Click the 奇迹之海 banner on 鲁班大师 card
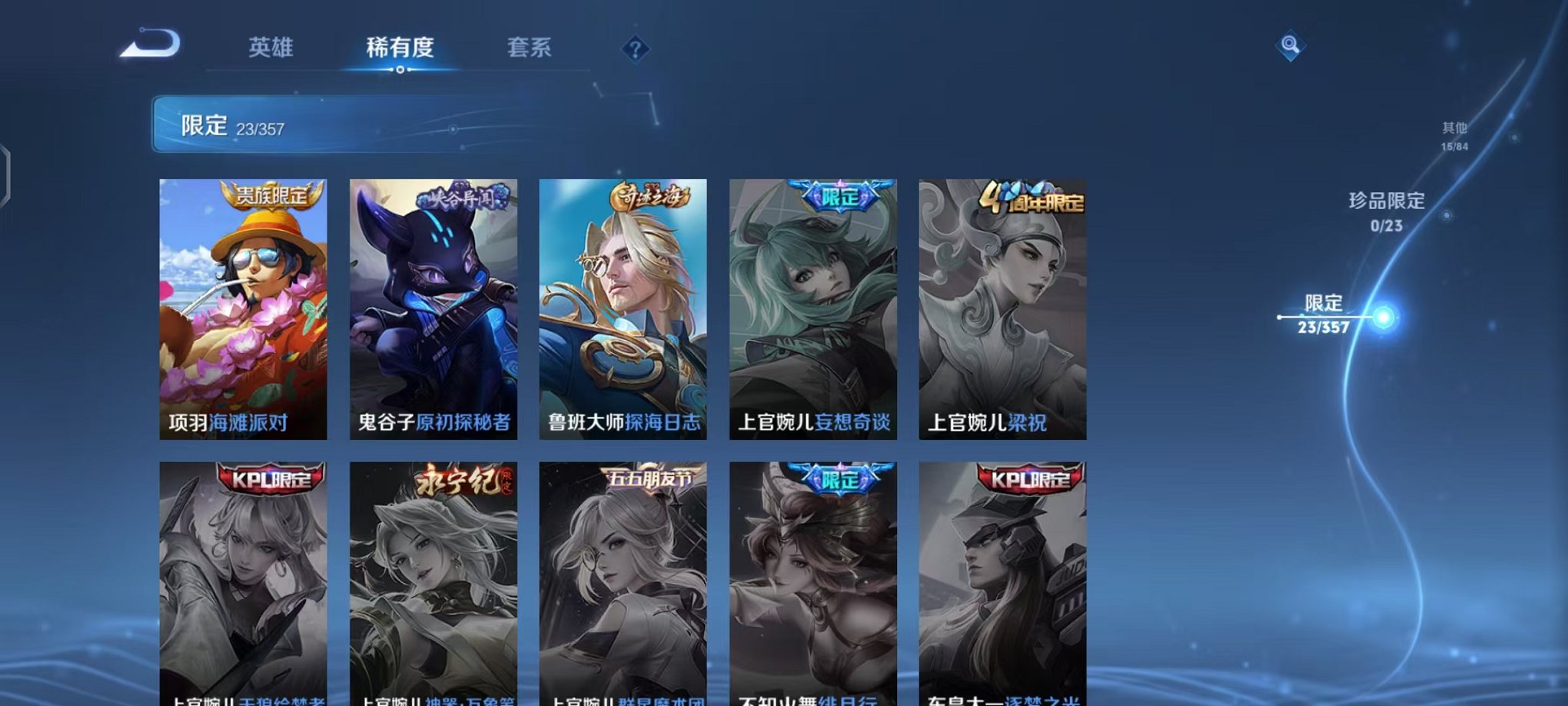 click(650, 195)
